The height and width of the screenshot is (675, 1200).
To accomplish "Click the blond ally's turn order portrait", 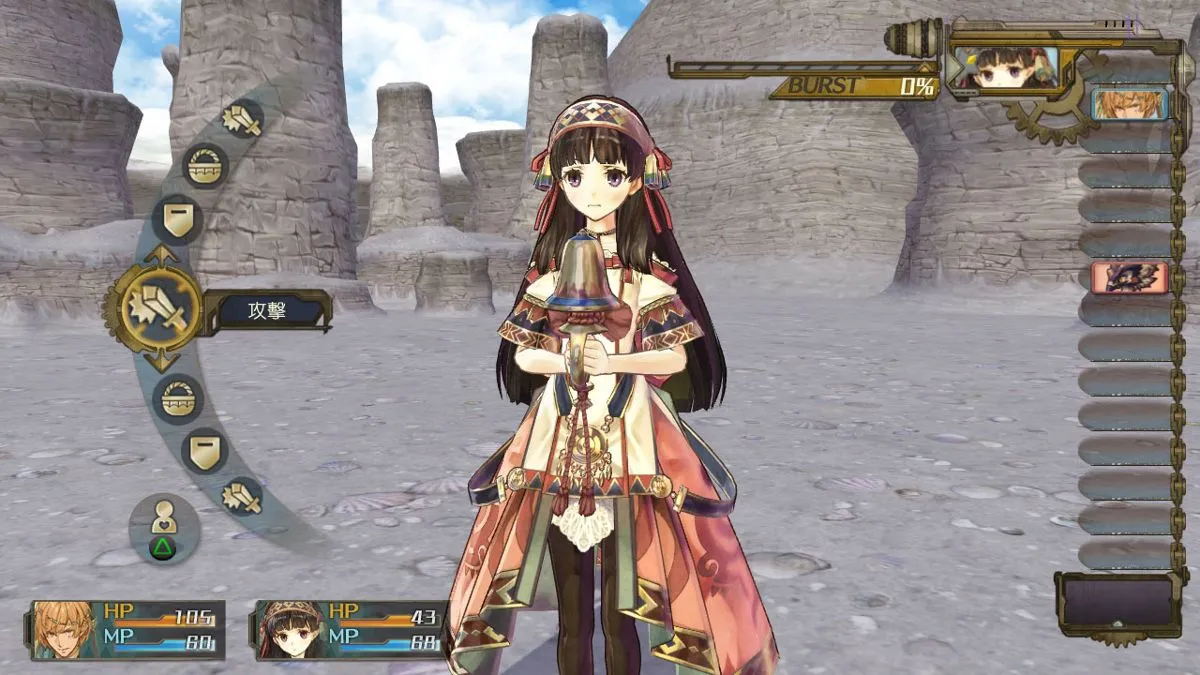I will click(1128, 104).
